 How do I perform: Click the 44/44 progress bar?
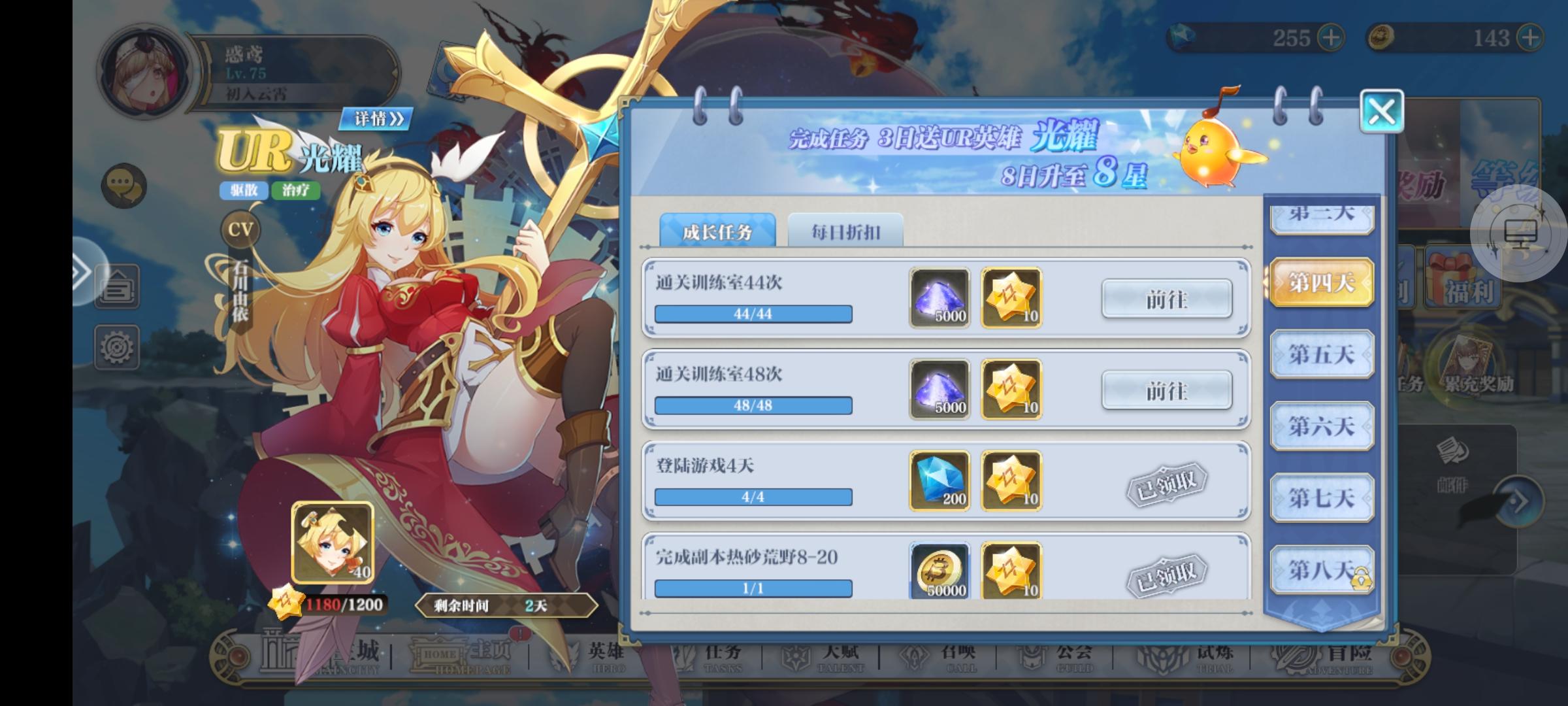click(x=753, y=314)
